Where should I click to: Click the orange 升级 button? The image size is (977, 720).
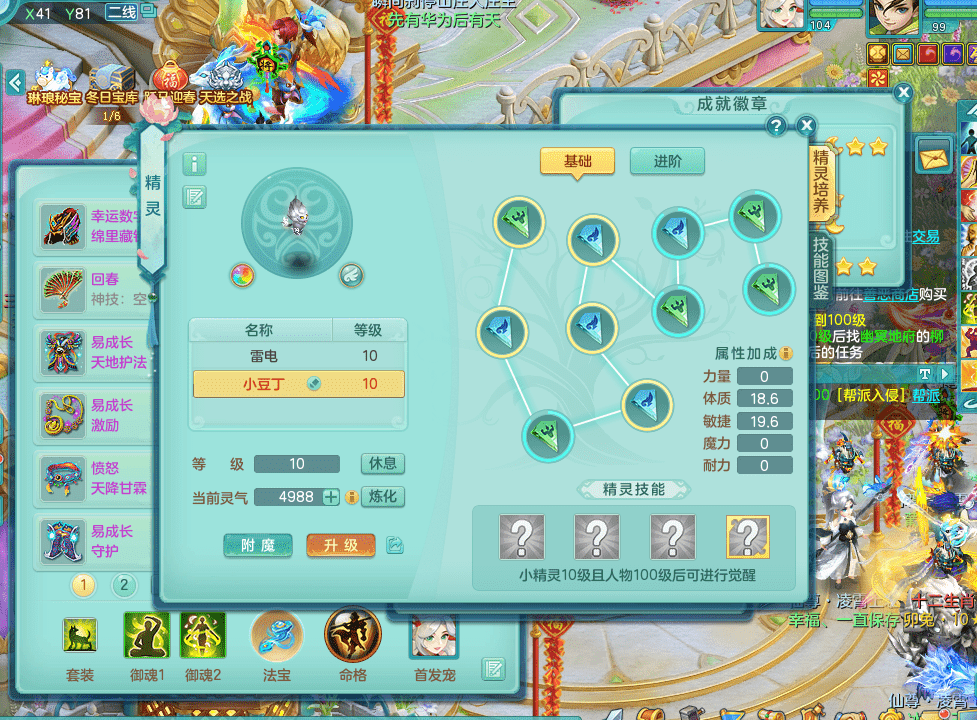[341, 545]
